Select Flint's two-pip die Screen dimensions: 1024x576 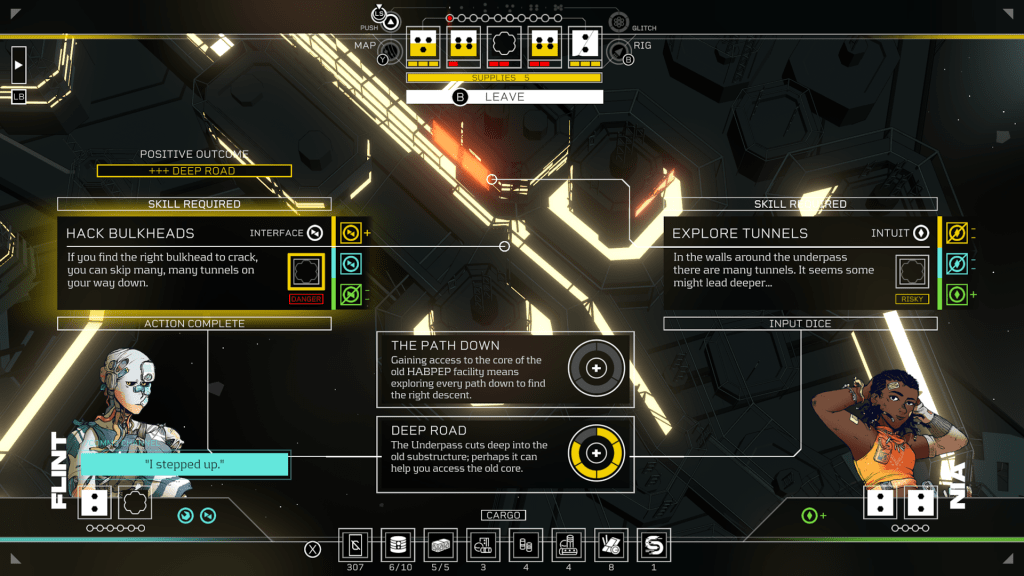(95, 503)
